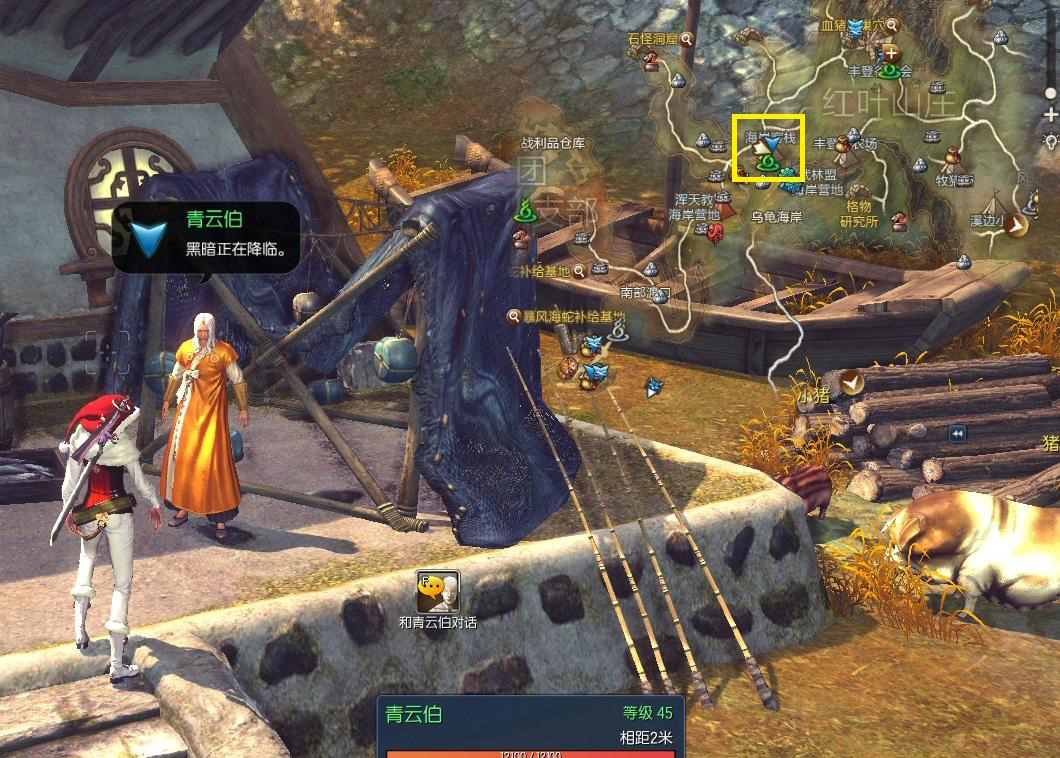Select the red 浑天教 camp marker on the map
Screen dimensions: 1060x758
point(716,232)
